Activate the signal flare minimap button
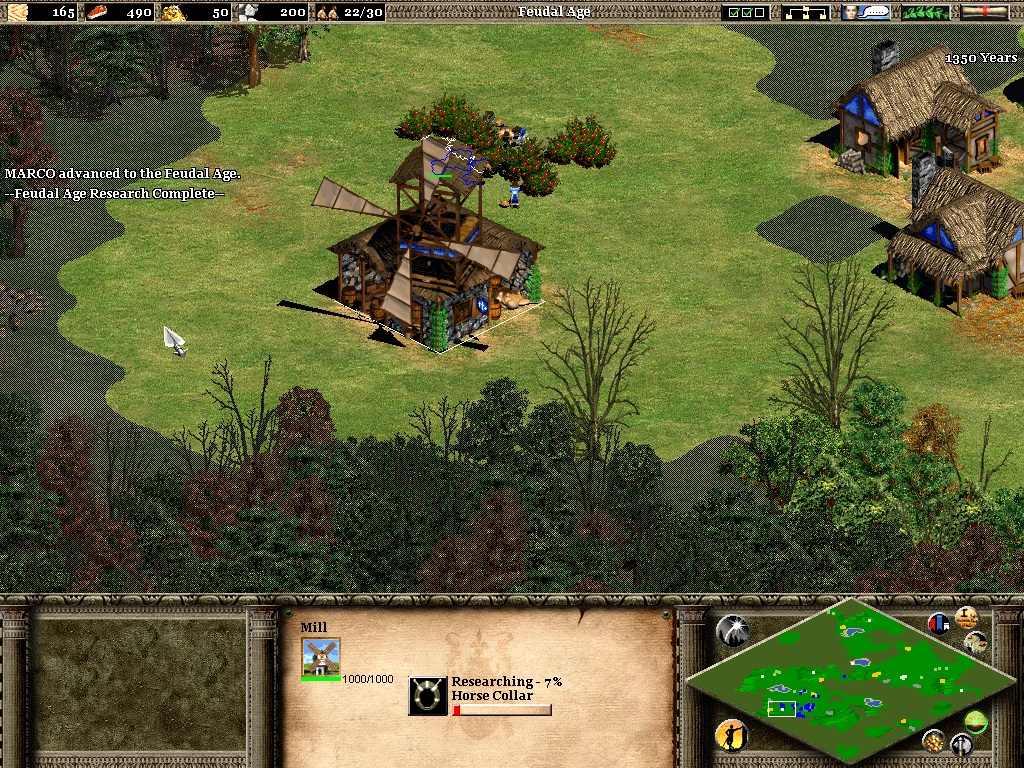This screenshot has width=1024, height=768. tap(733, 630)
